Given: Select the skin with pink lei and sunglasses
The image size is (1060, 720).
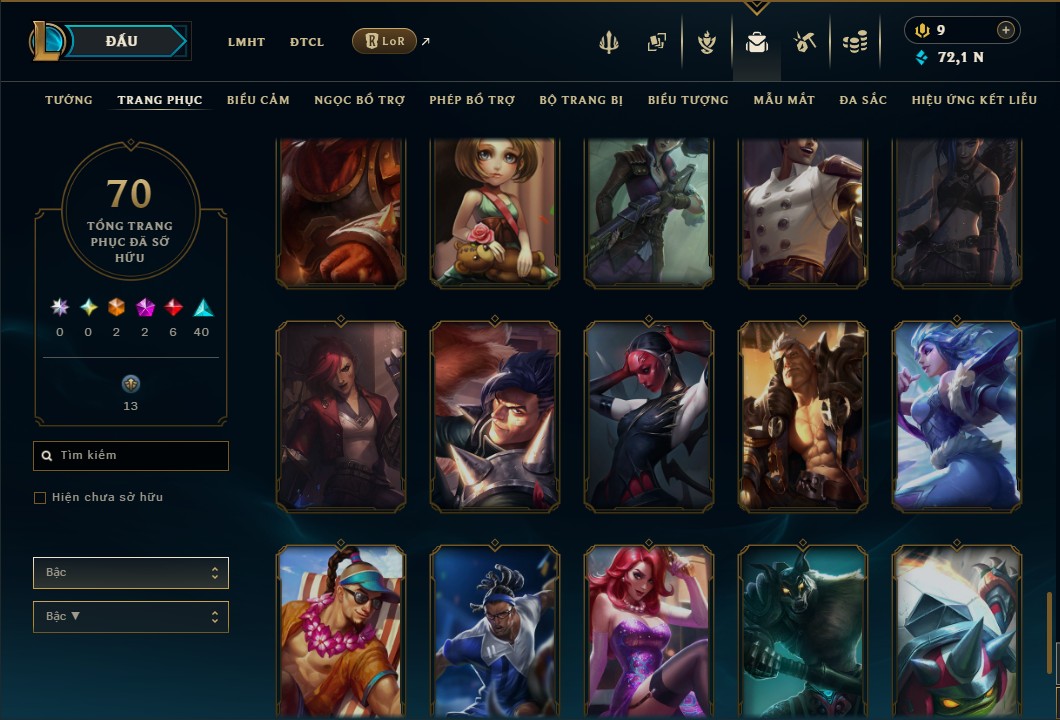Looking at the screenshot, I should pos(341,632).
